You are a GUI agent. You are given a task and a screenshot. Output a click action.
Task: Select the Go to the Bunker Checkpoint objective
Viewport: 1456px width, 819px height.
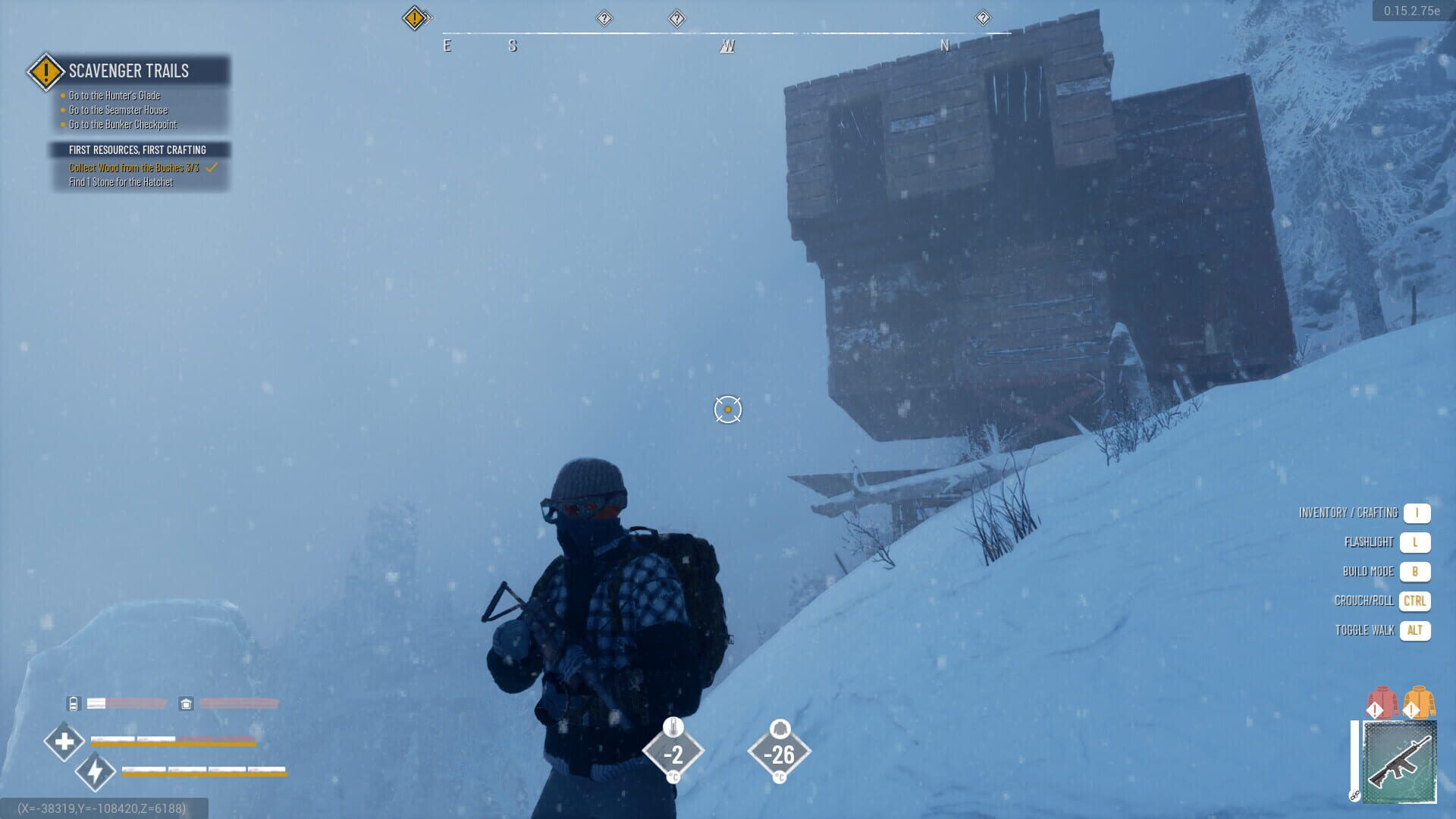121,124
